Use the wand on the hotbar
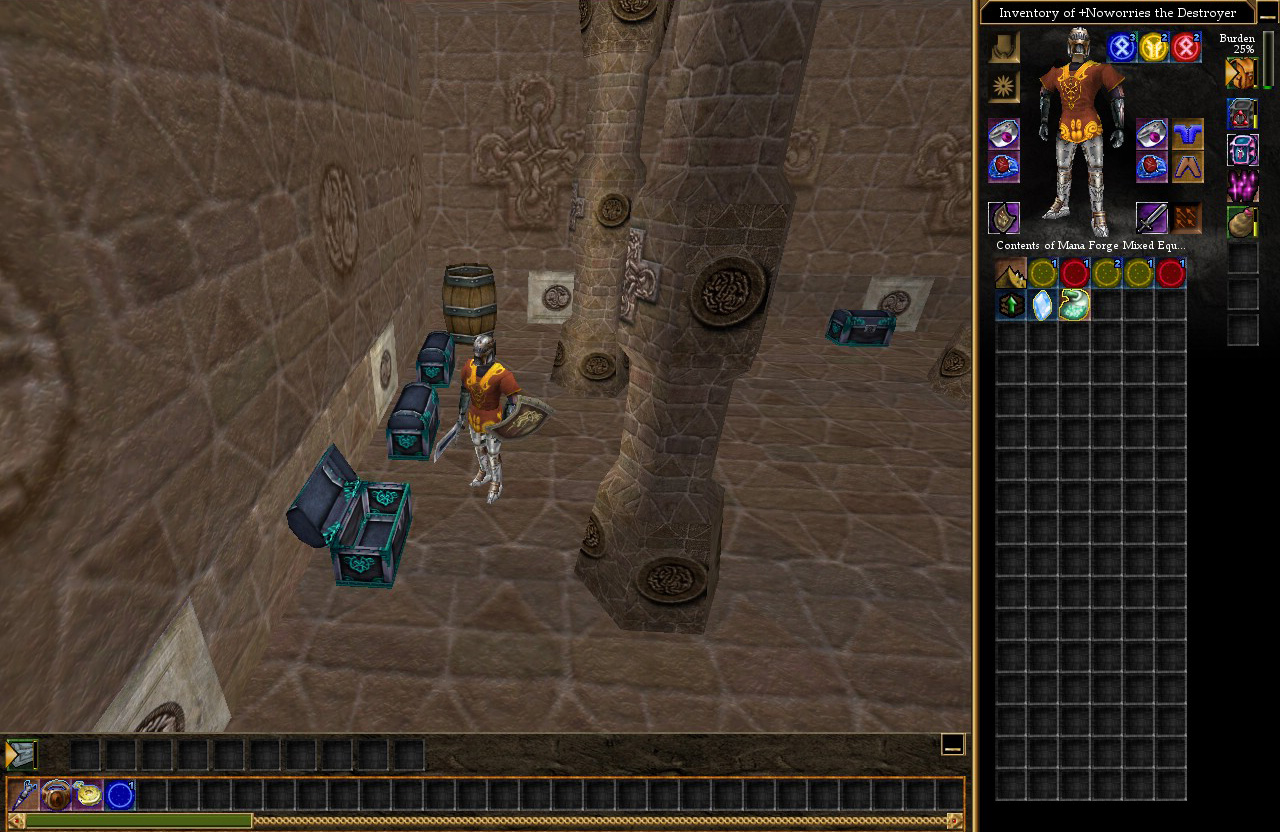 pos(24,795)
